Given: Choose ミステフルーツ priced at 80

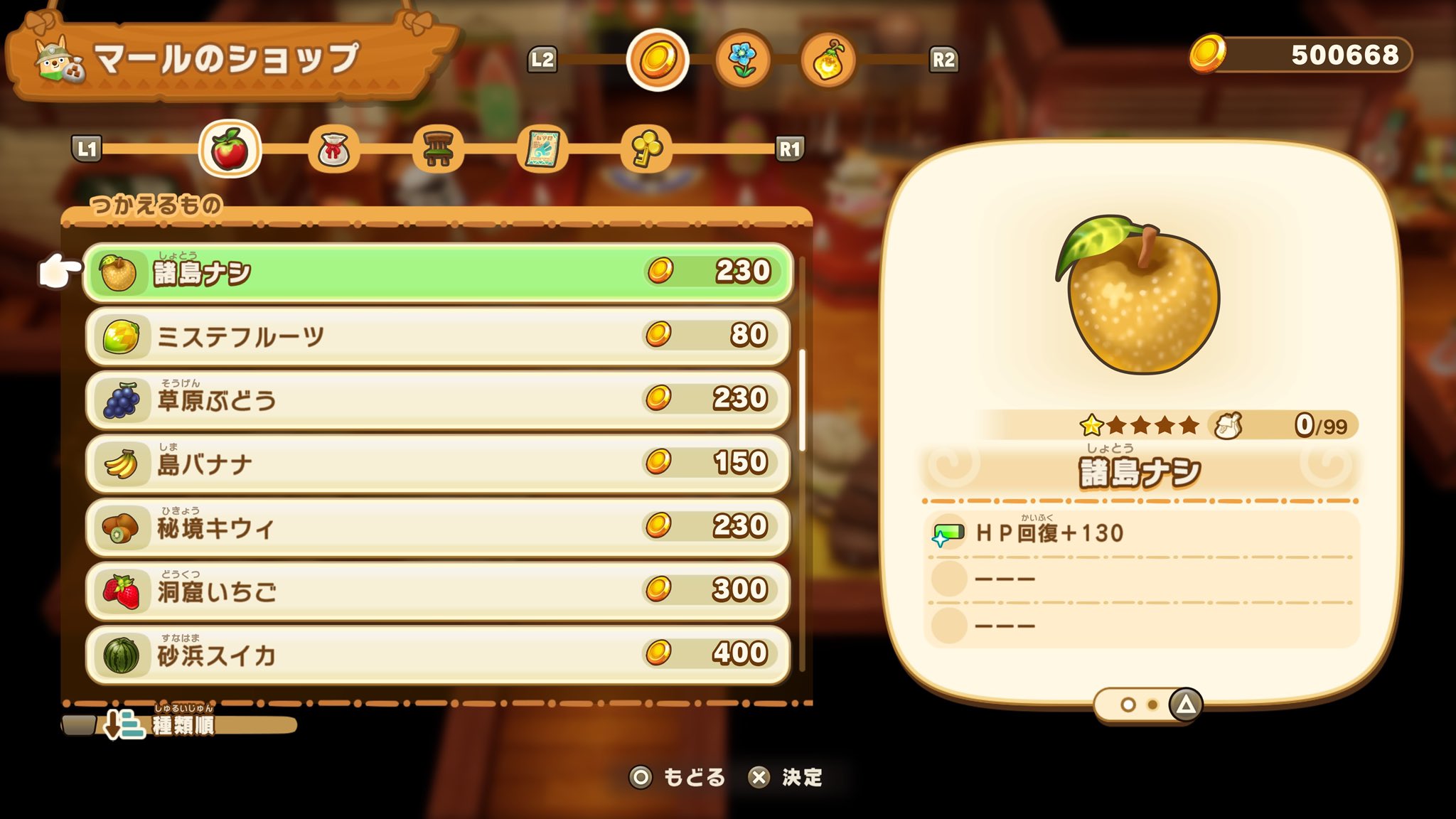Looking at the screenshot, I should point(437,336).
